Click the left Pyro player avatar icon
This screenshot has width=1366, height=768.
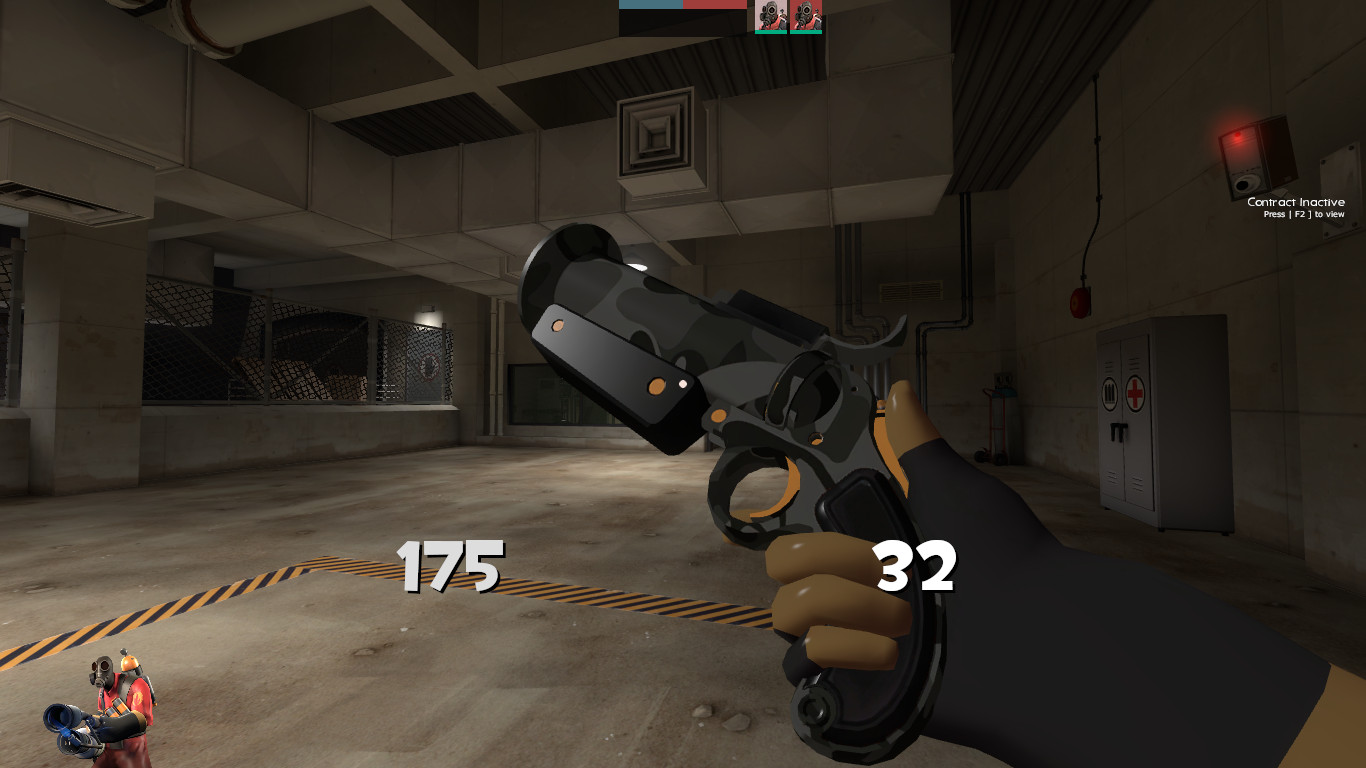(771, 17)
